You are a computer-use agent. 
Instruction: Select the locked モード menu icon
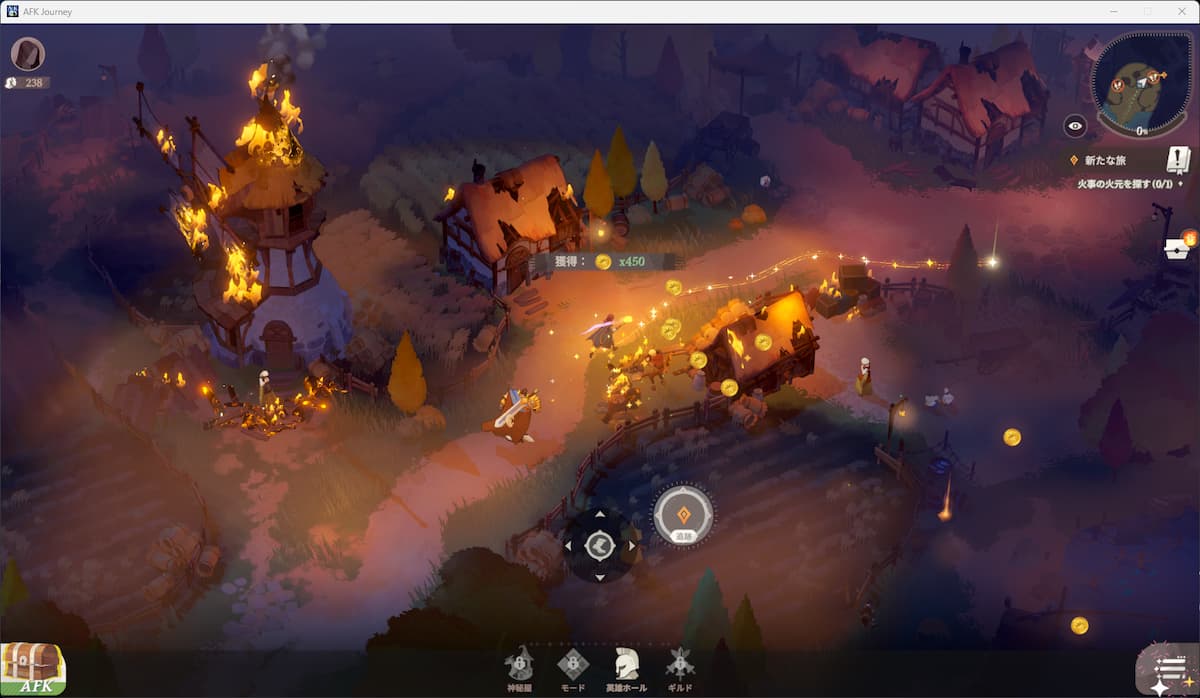pos(572,664)
